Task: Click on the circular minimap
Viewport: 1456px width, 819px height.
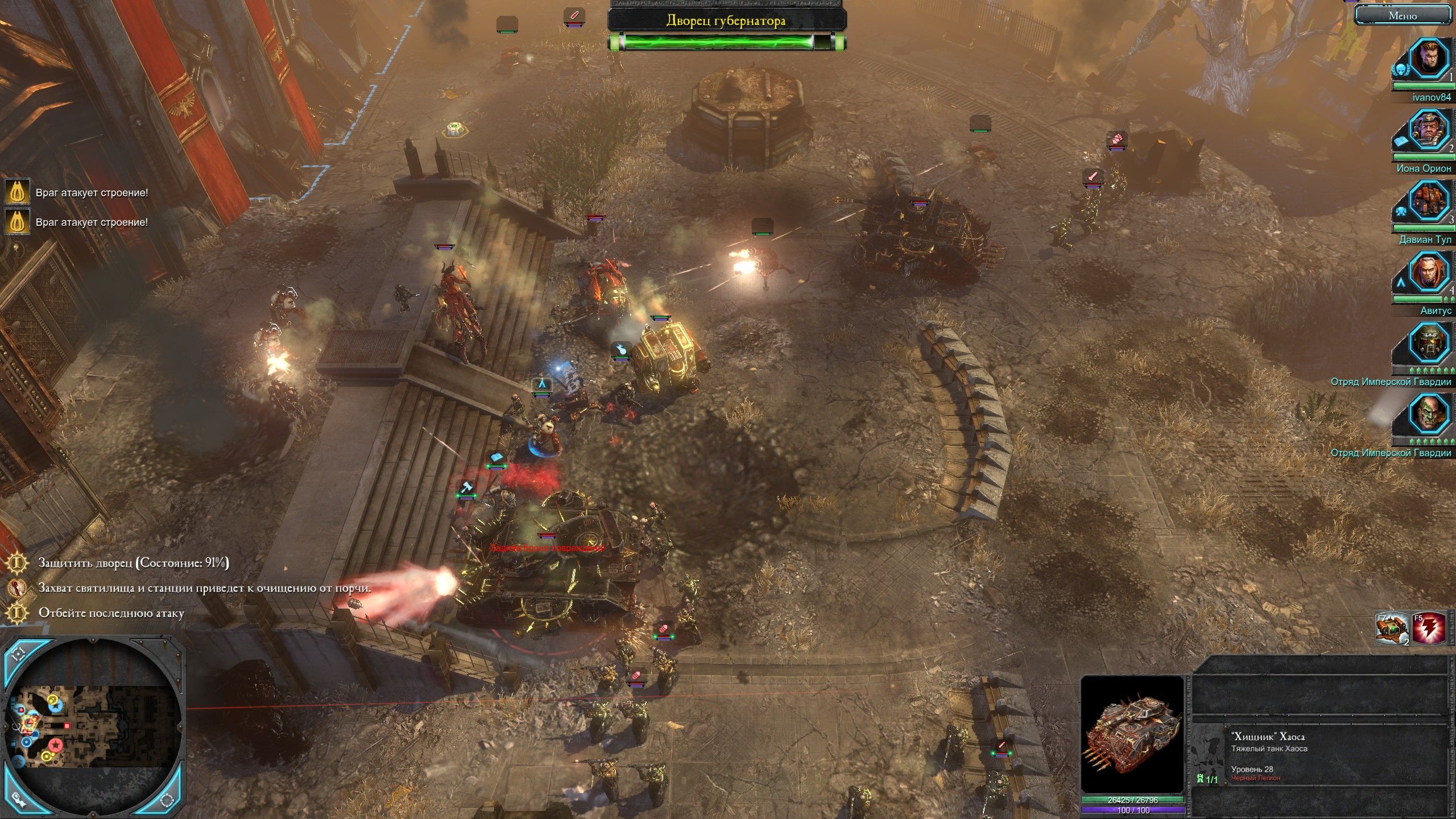Action: (94, 727)
